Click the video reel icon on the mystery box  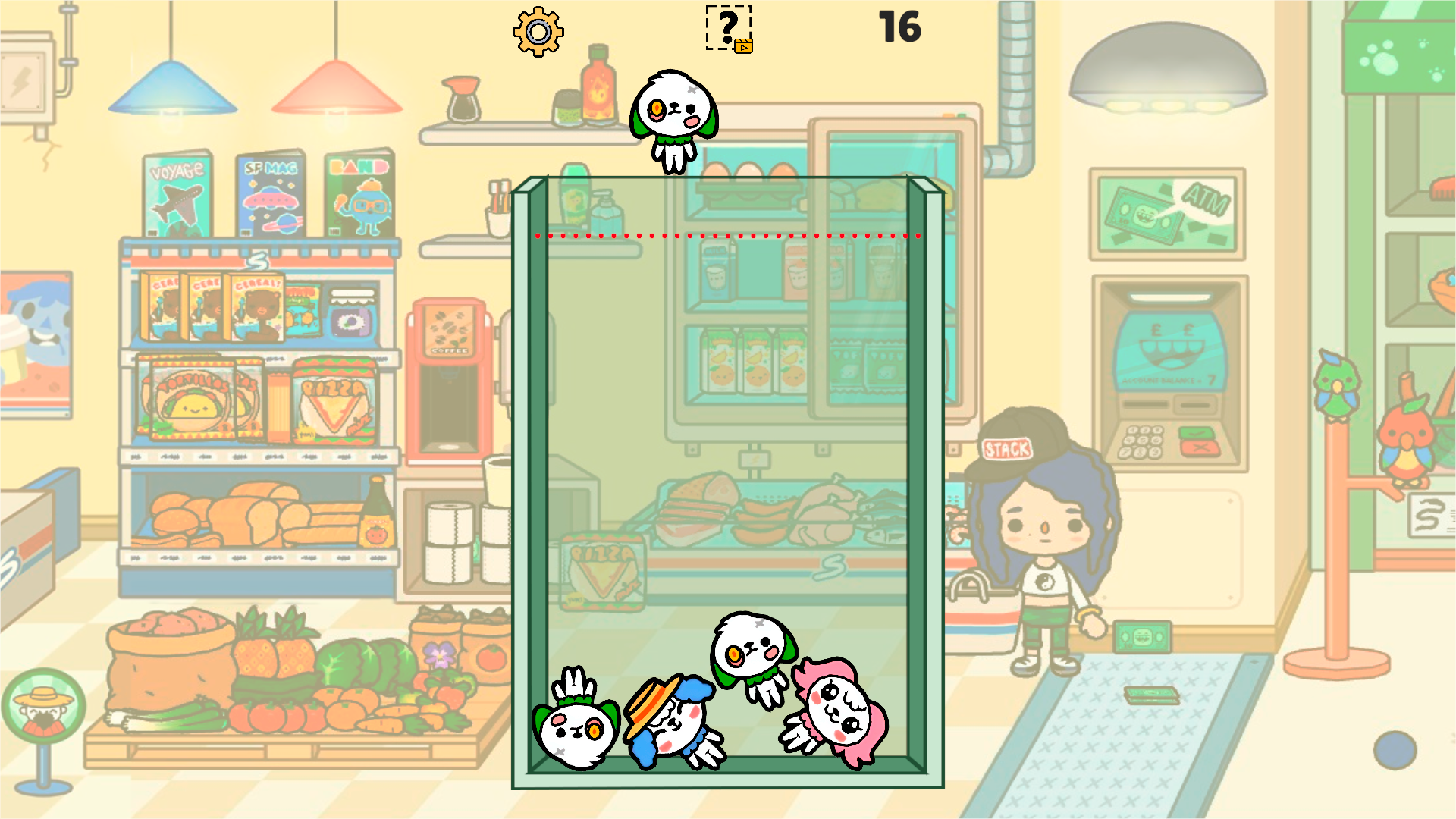(745, 47)
